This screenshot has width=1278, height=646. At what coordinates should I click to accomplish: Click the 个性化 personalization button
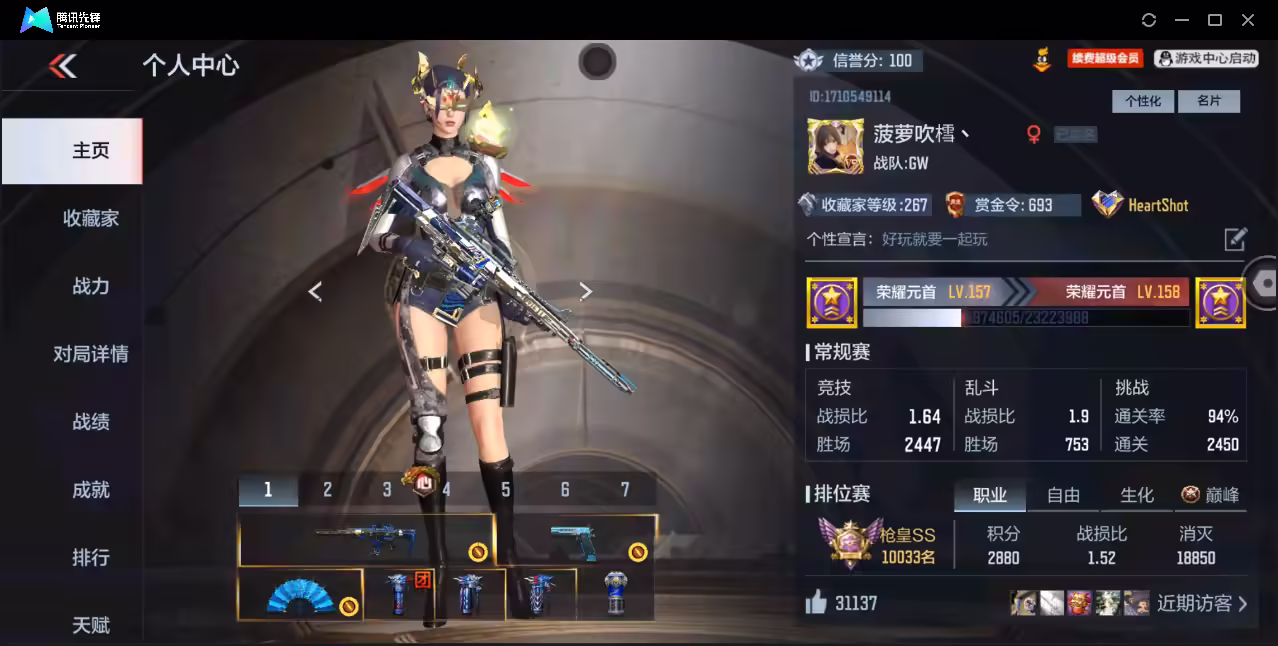[x=1142, y=101]
